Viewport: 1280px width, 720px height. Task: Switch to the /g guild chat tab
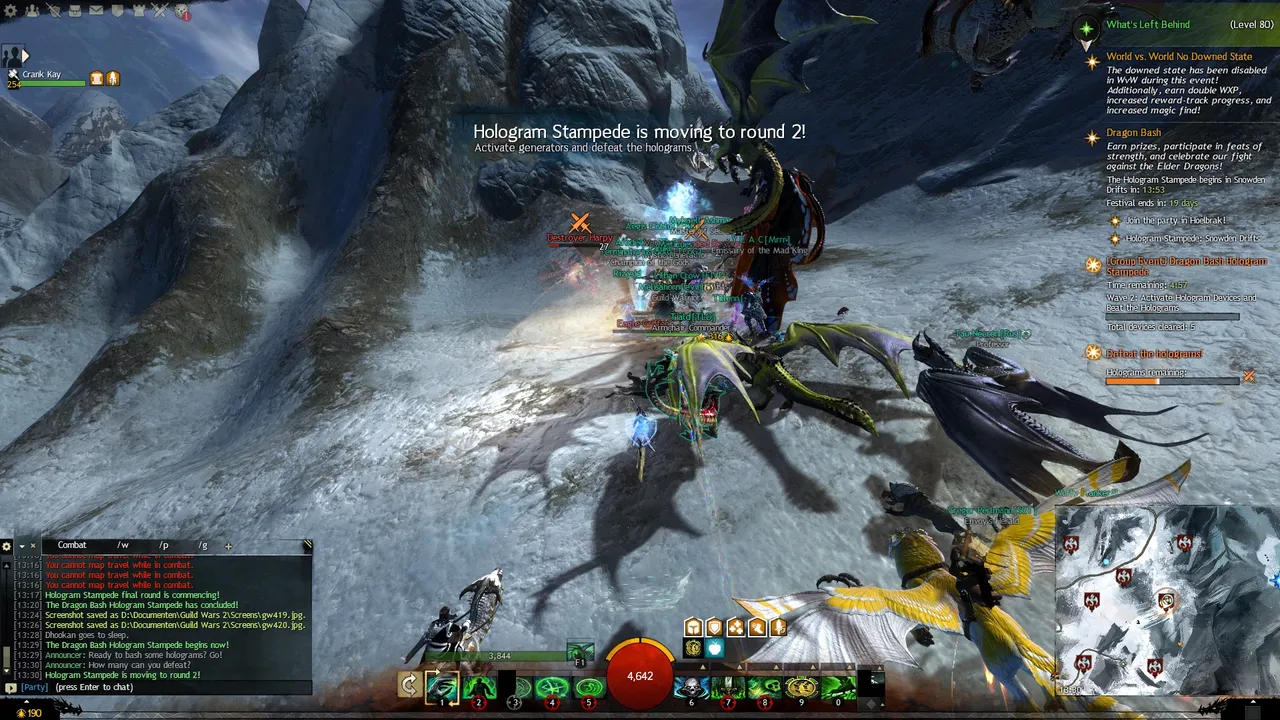pos(202,545)
